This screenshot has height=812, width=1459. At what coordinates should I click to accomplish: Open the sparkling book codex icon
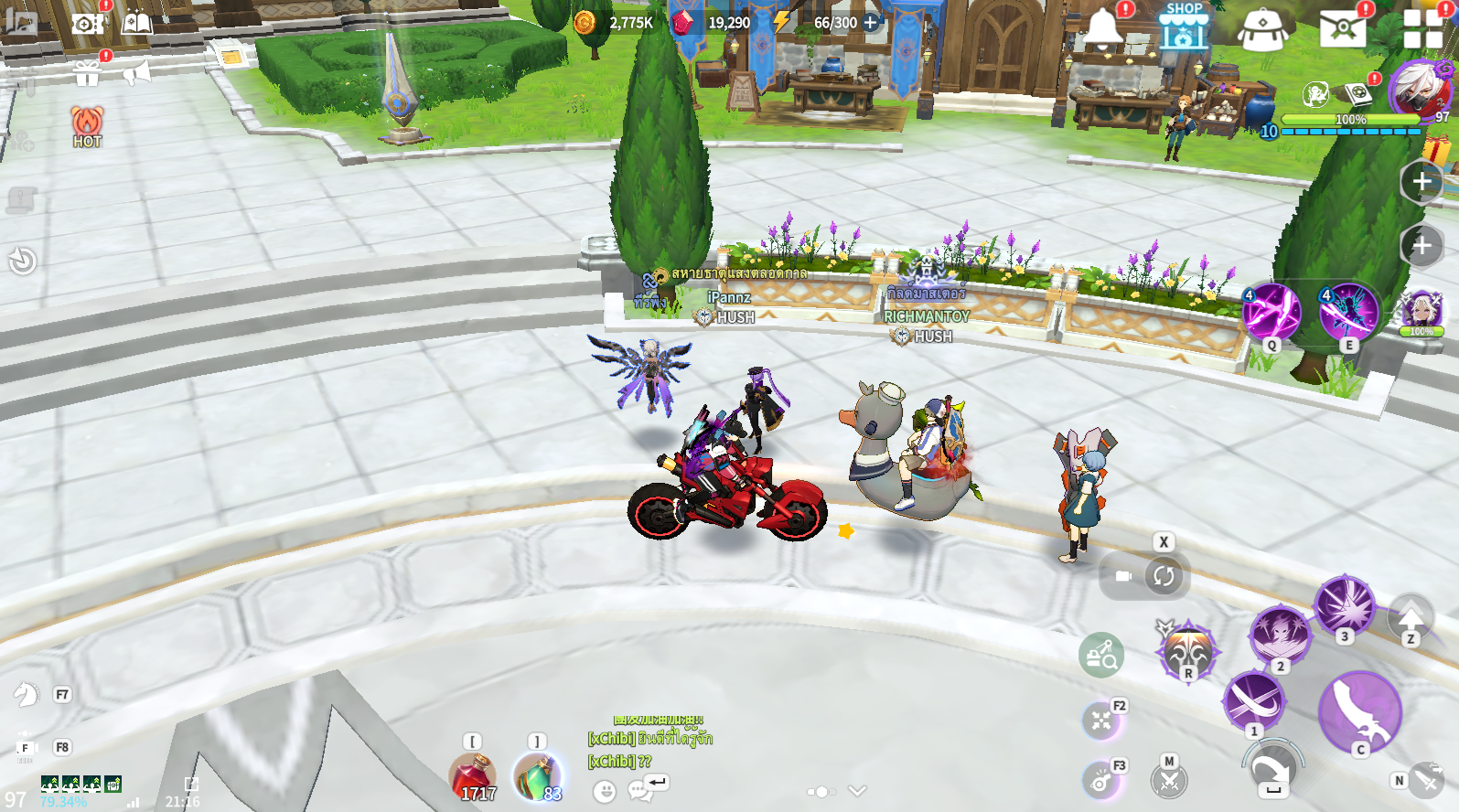click(x=136, y=23)
